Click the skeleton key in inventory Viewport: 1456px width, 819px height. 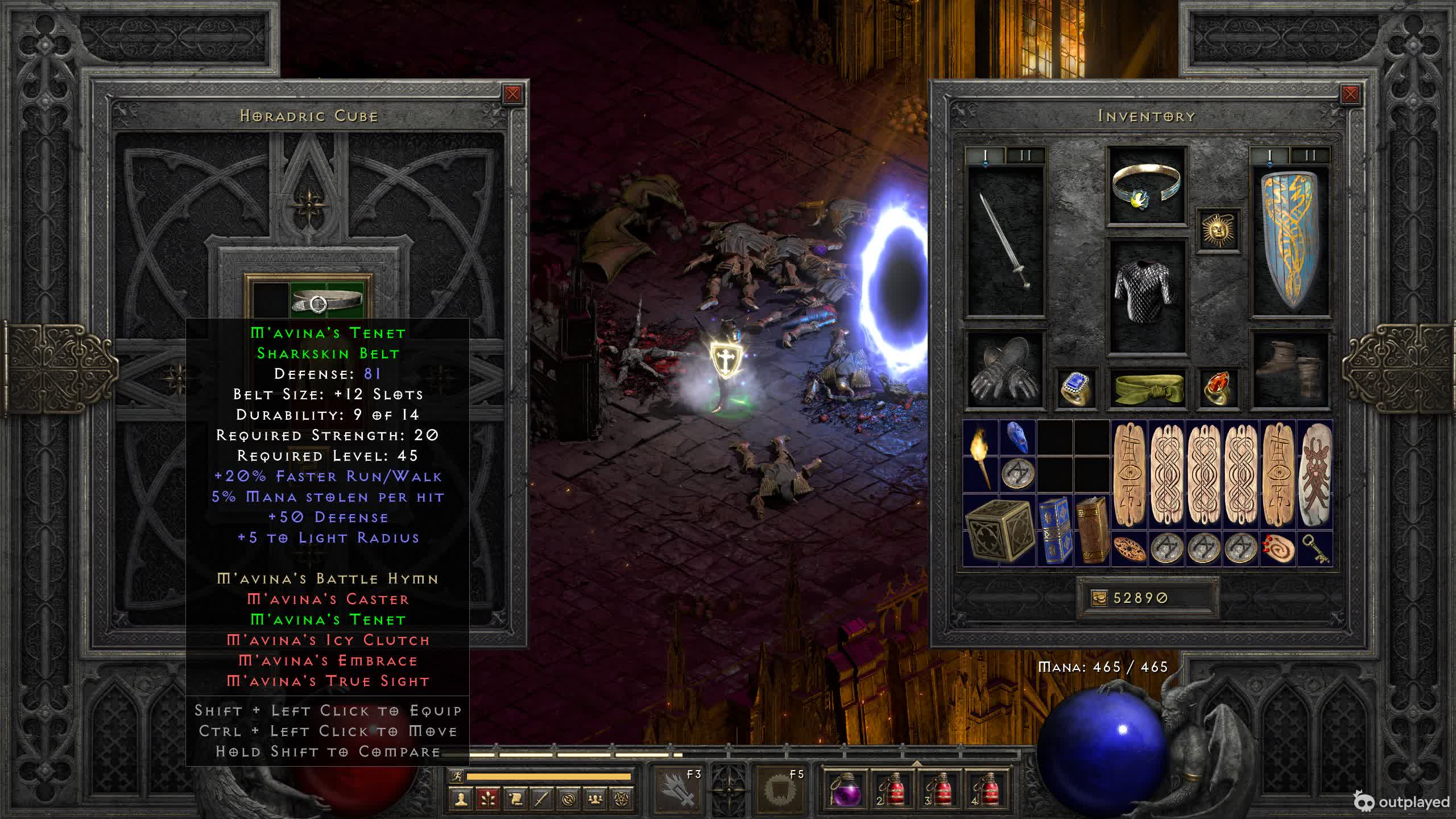click(x=1314, y=549)
